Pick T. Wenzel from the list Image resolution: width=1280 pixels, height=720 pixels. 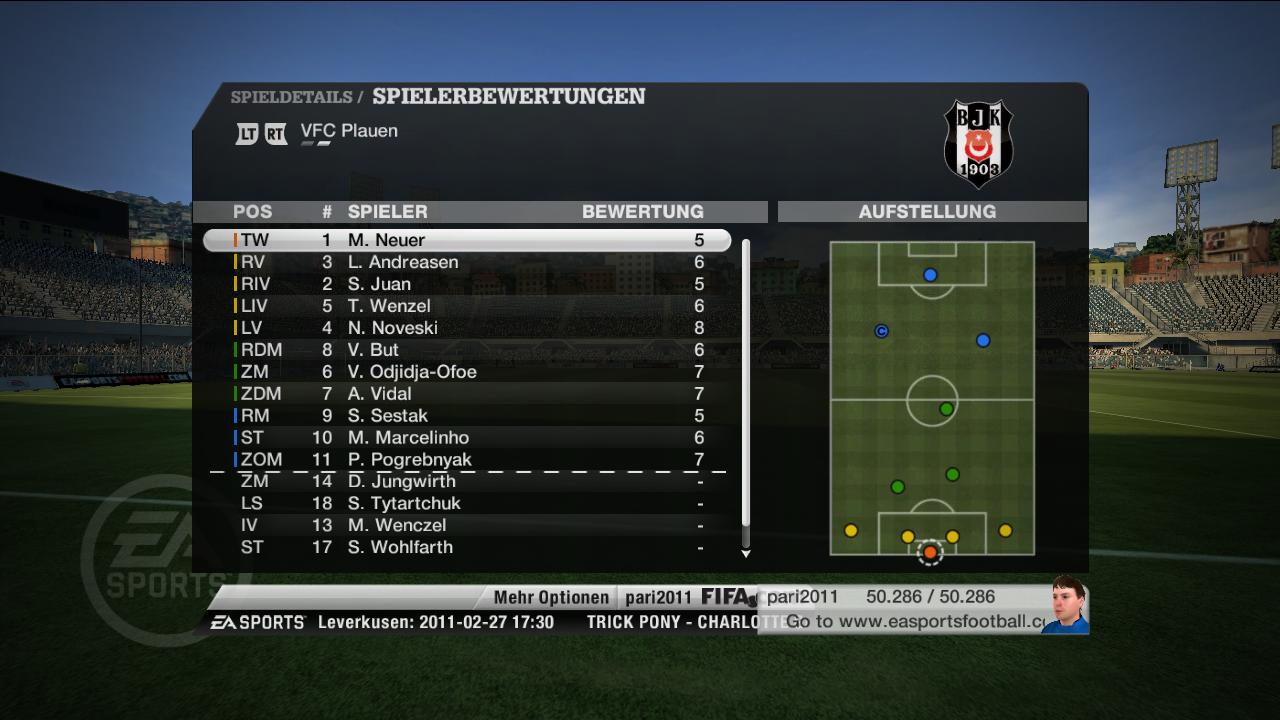pyautogui.click(x=466, y=306)
